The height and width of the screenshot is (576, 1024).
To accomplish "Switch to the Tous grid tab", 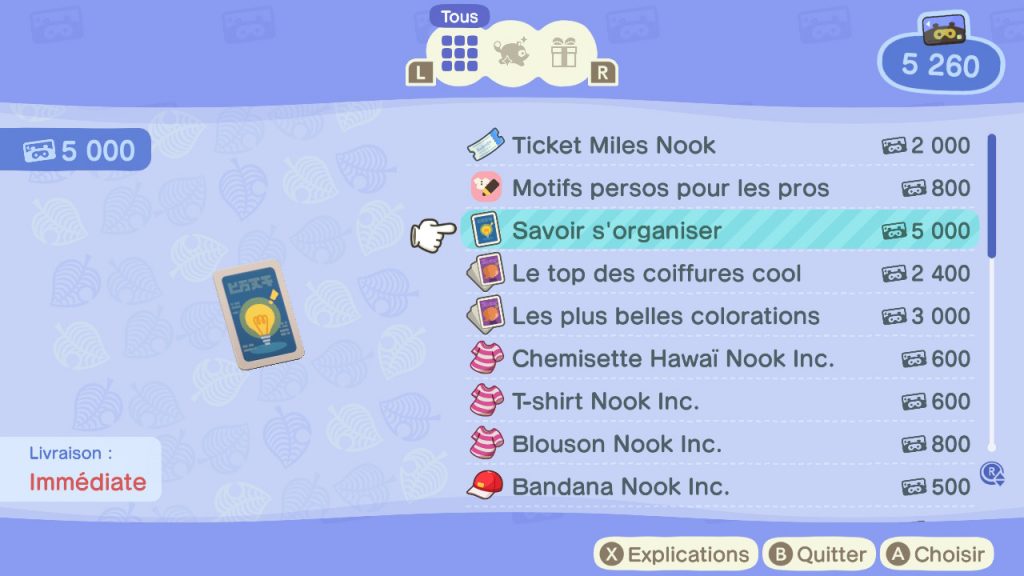I will (x=459, y=50).
